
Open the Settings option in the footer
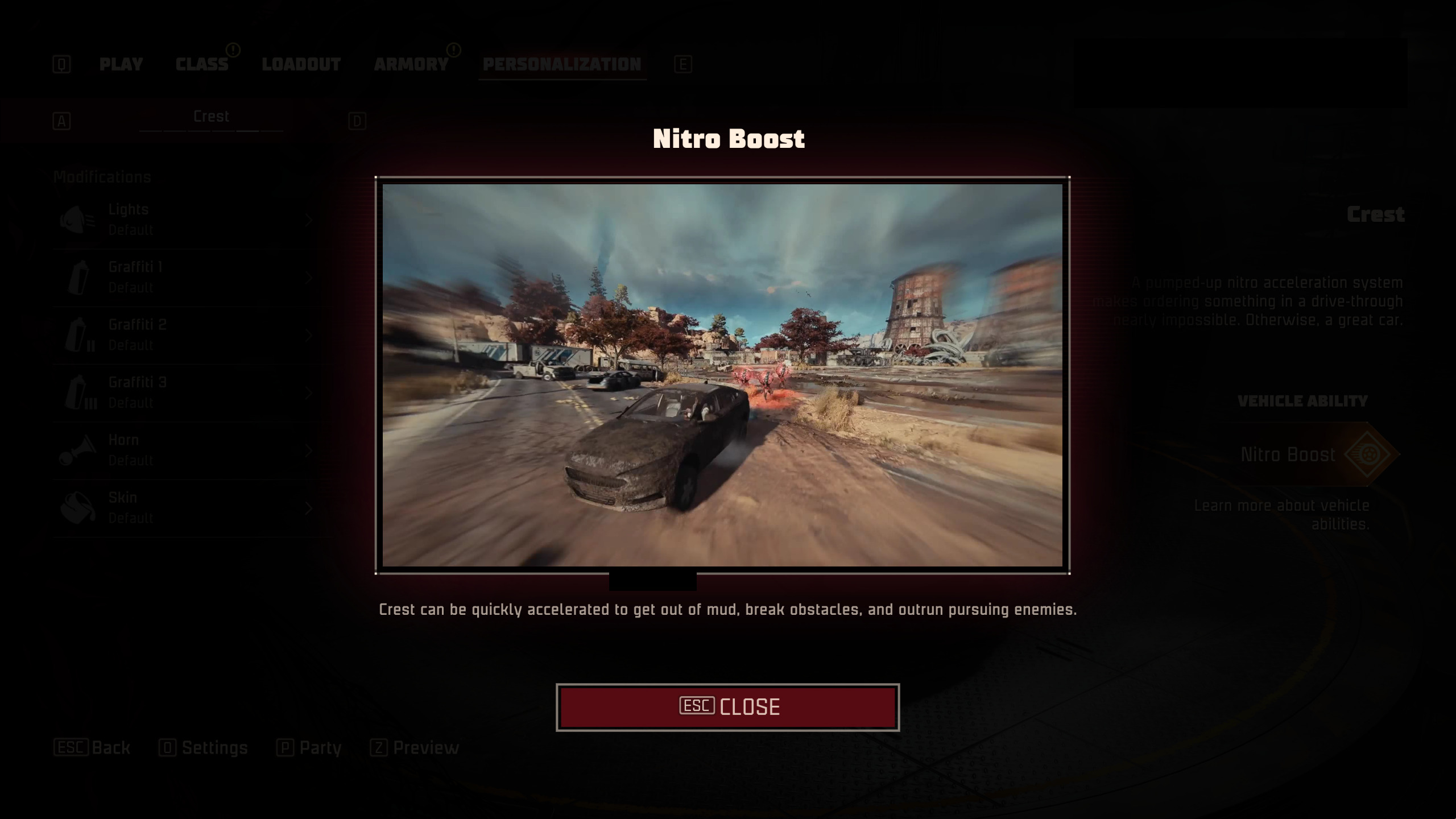click(x=204, y=748)
